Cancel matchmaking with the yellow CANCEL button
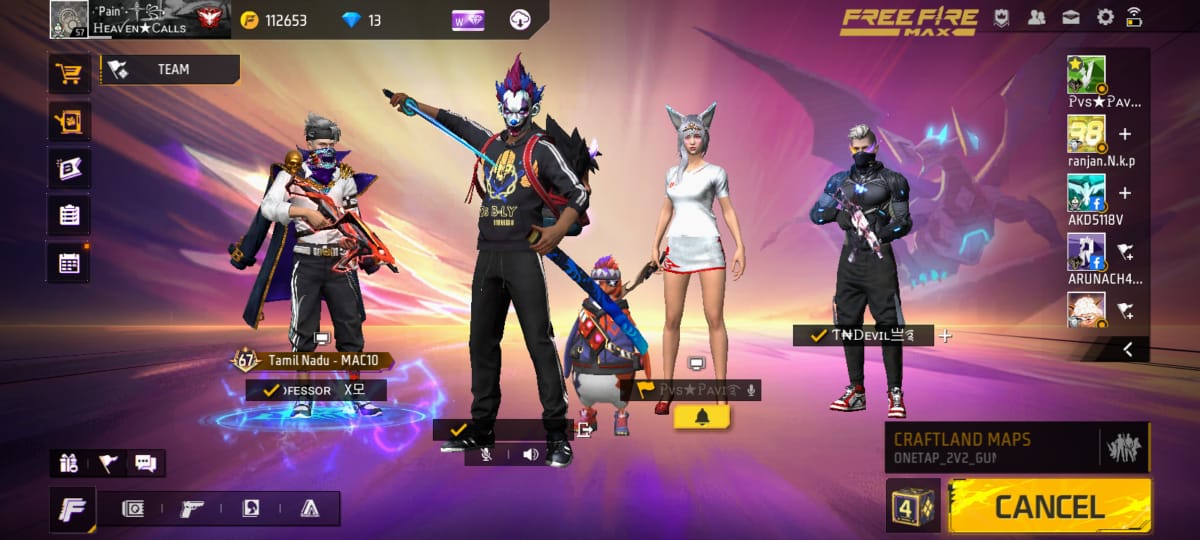1200x540 pixels. [x=1049, y=505]
